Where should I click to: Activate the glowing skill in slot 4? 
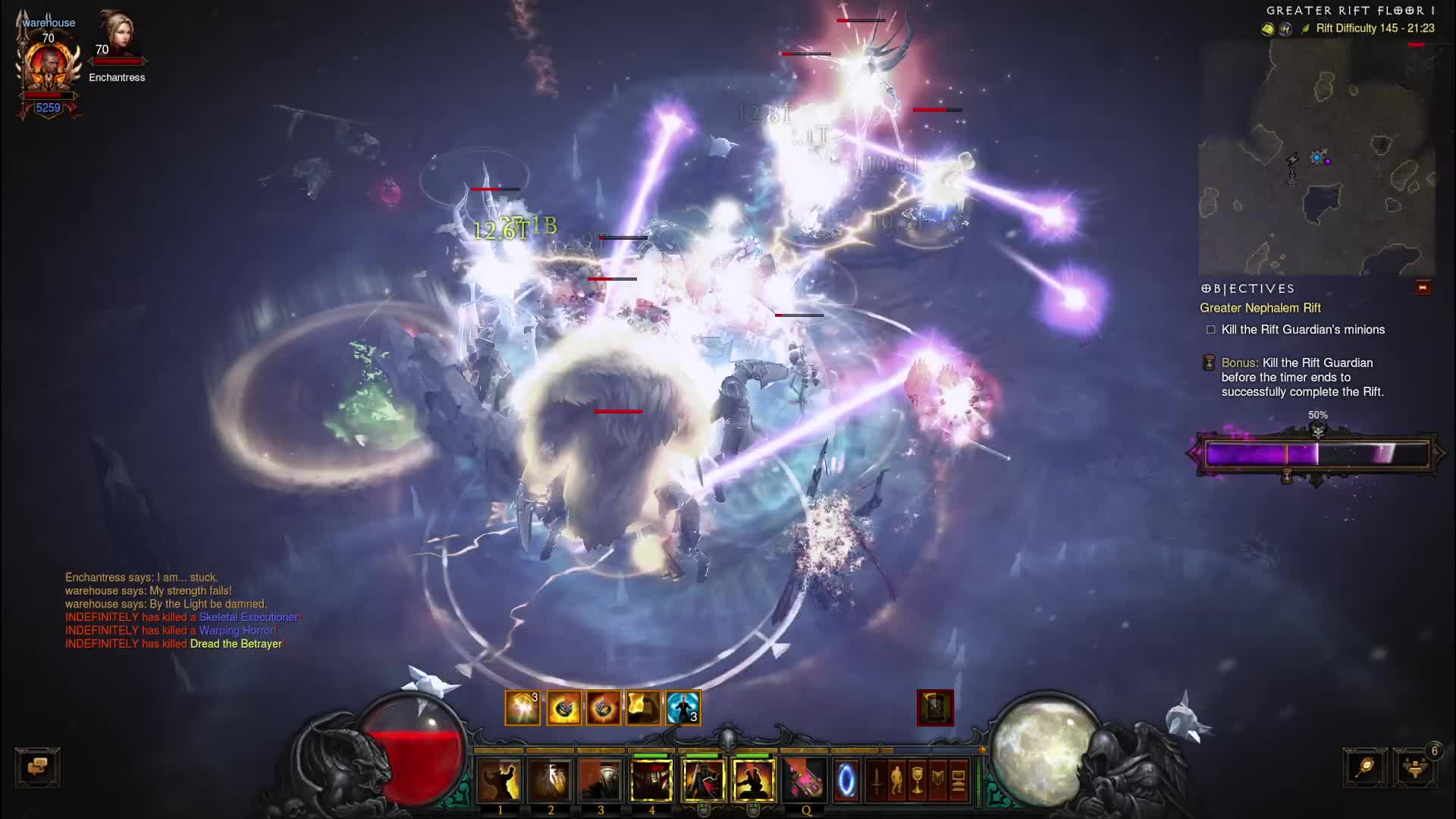pos(651,780)
